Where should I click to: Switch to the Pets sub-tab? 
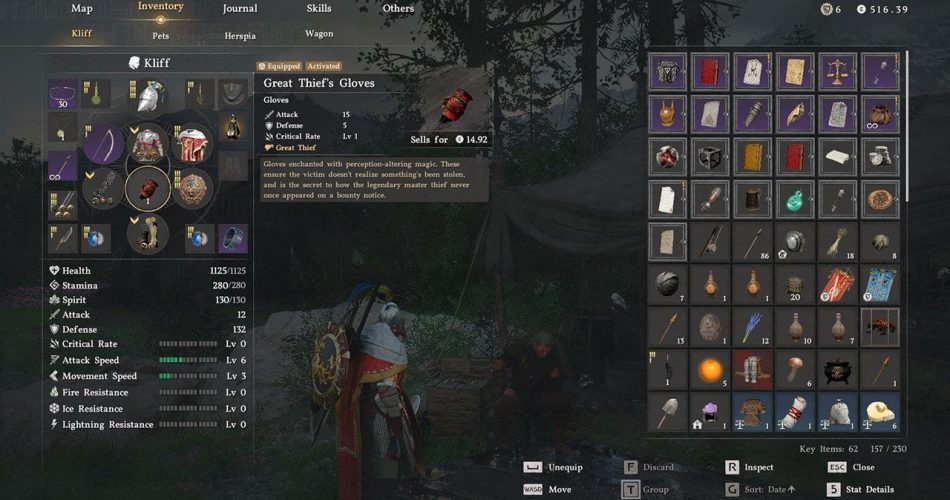pyautogui.click(x=161, y=35)
